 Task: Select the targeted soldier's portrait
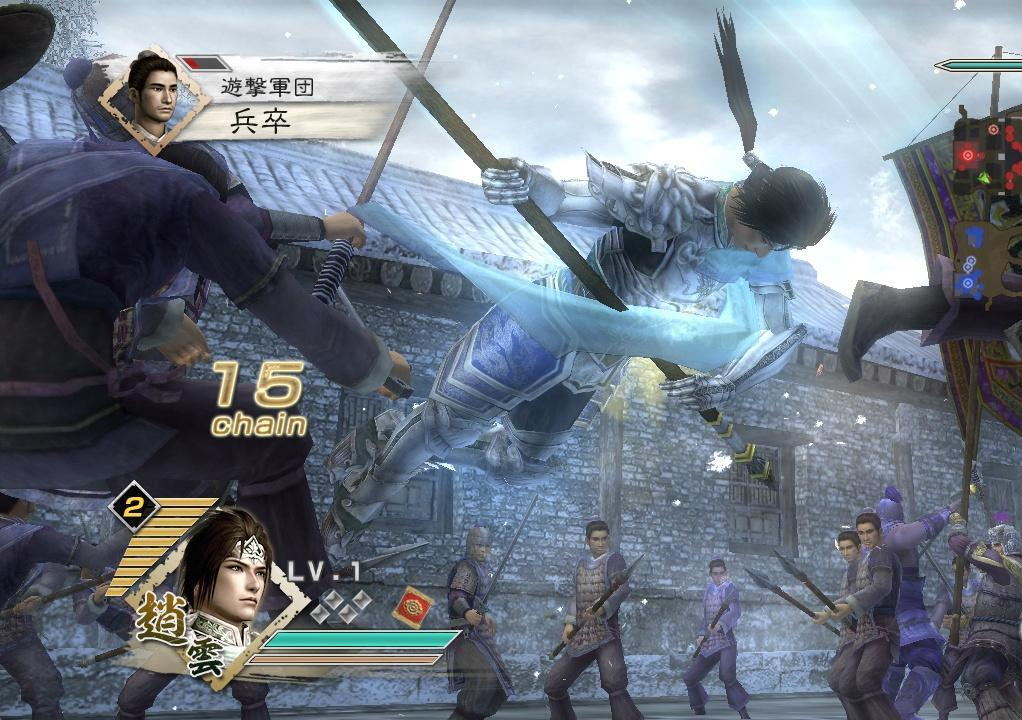click(x=155, y=97)
